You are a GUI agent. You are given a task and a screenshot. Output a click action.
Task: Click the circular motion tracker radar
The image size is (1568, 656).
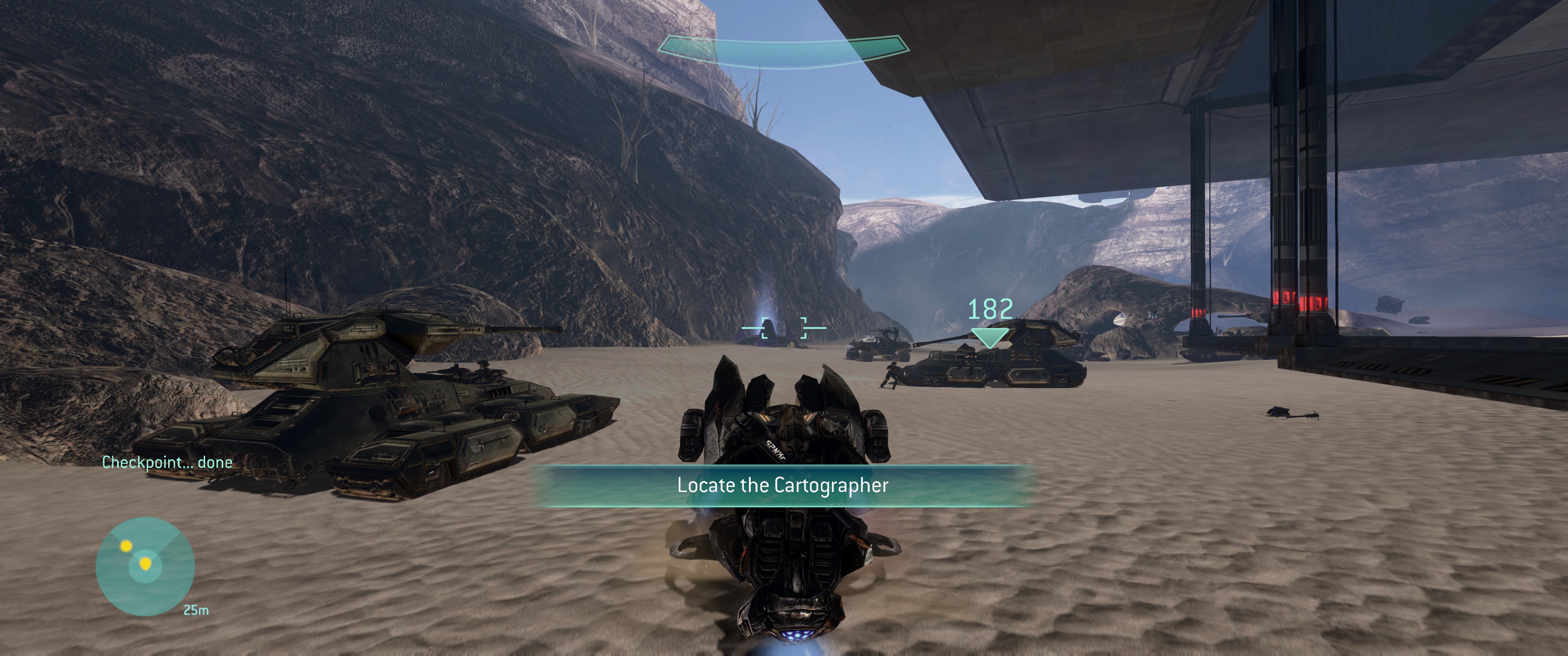click(145, 567)
